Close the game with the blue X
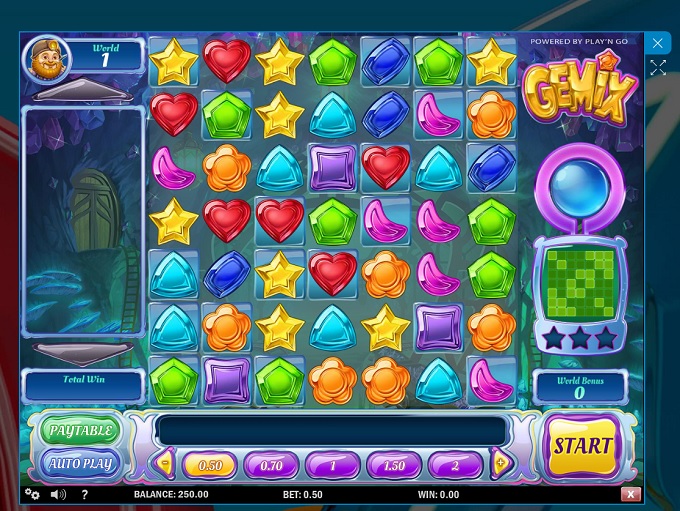 657,43
